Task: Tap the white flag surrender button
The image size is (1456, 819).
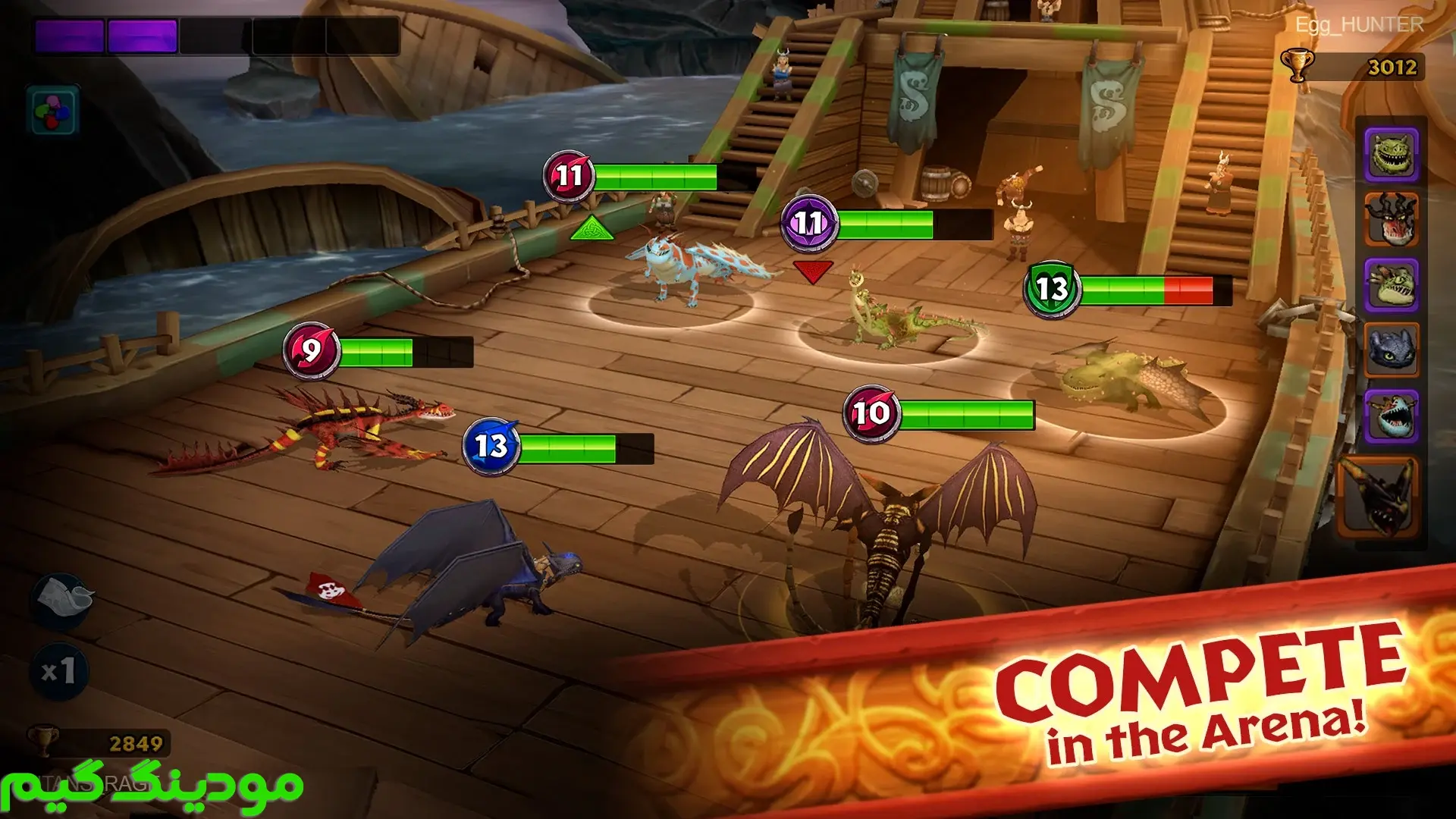Action: (62, 600)
